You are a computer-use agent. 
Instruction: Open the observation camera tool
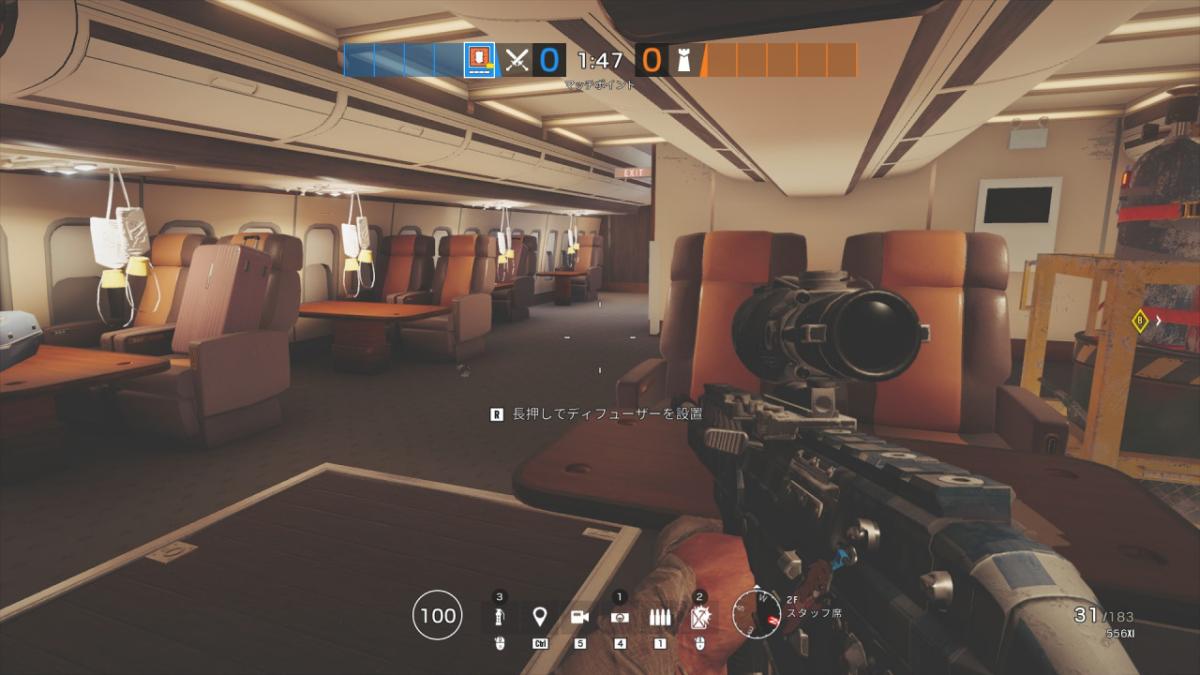579,617
